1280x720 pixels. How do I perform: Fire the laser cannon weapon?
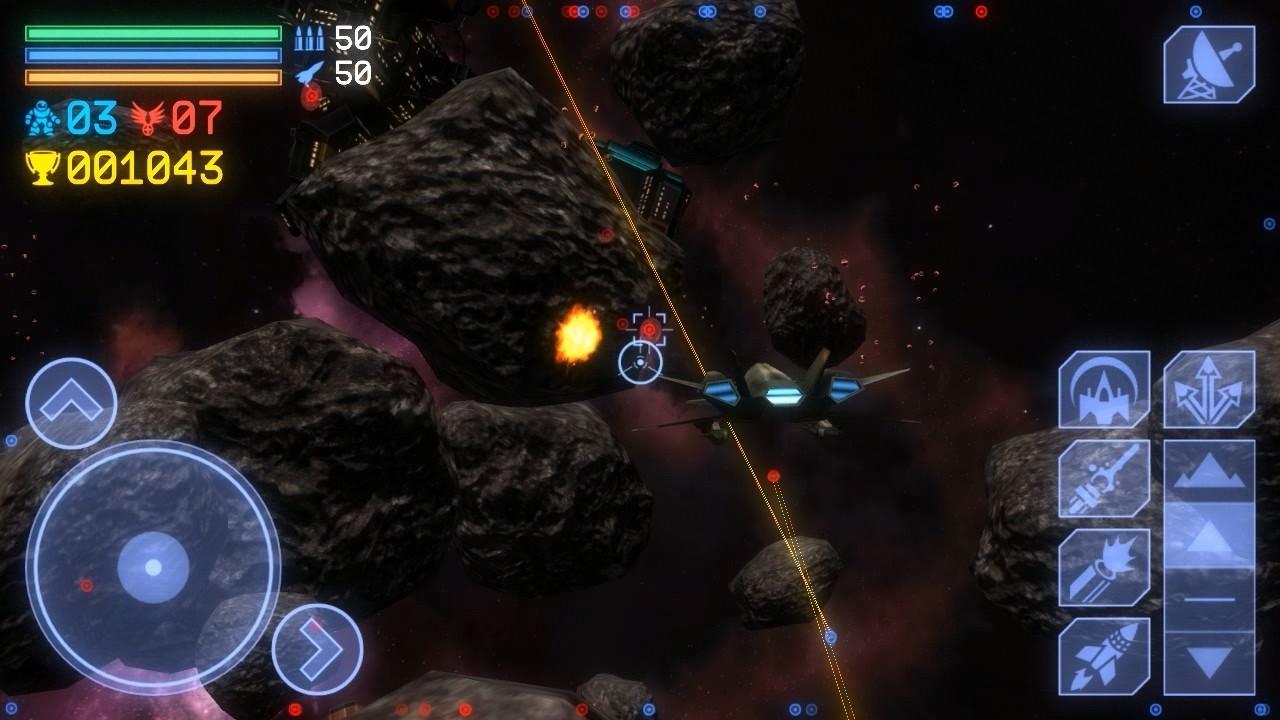click(1103, 478)
